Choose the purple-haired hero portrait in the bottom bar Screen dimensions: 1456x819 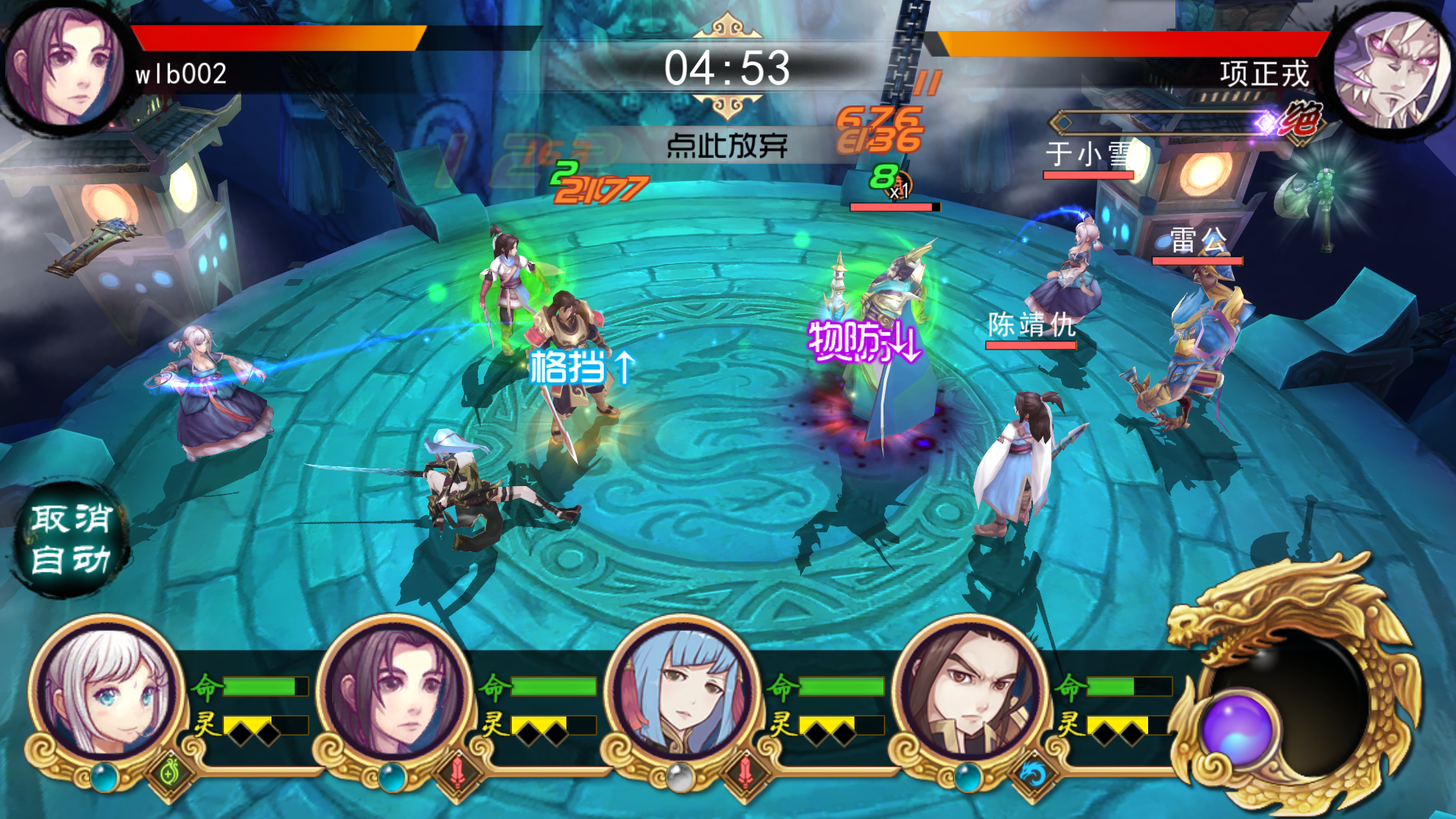[393, 692]
